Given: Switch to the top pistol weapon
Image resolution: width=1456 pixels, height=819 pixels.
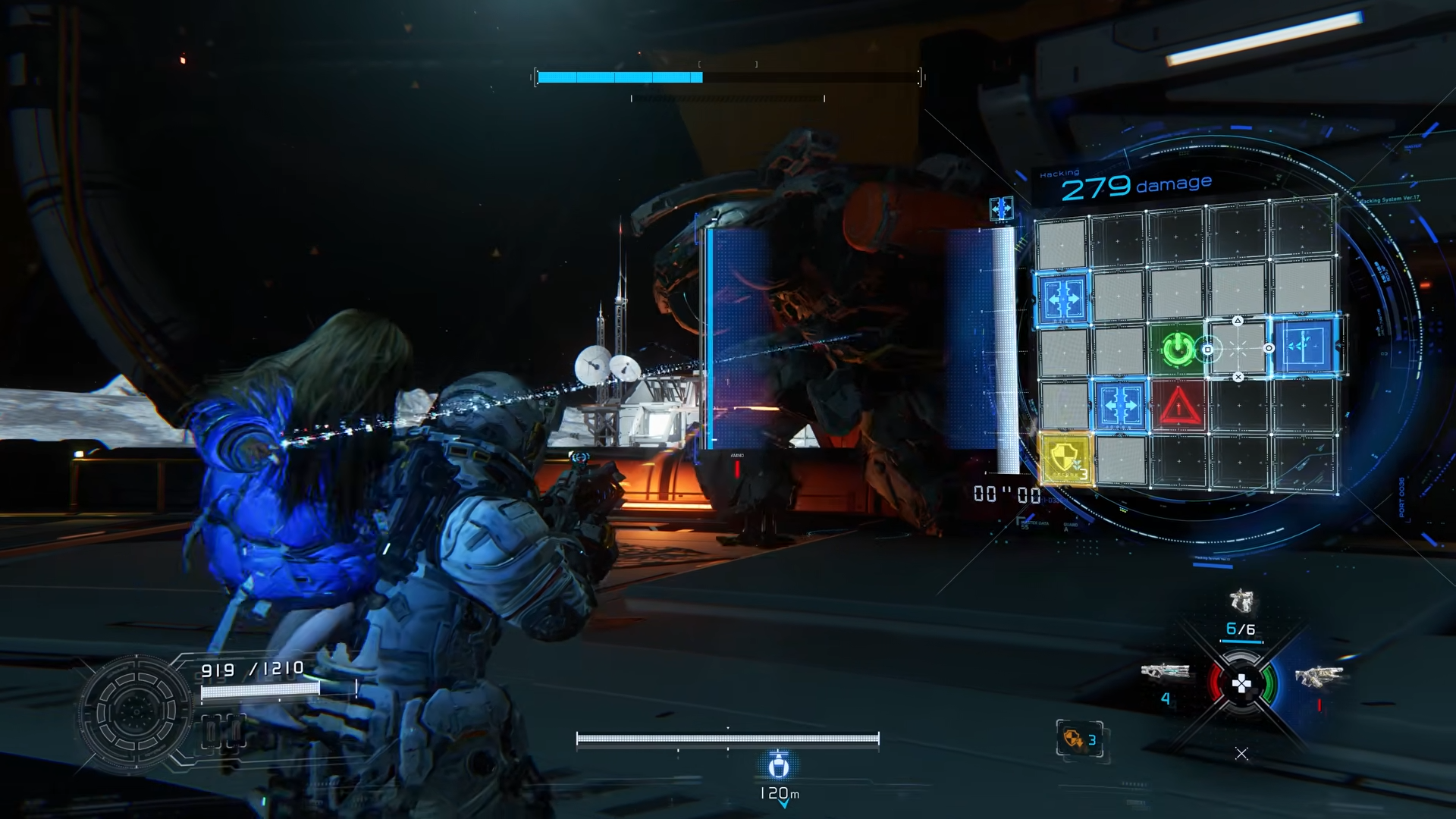Looking at the screenshot, I should [1241, 602].
